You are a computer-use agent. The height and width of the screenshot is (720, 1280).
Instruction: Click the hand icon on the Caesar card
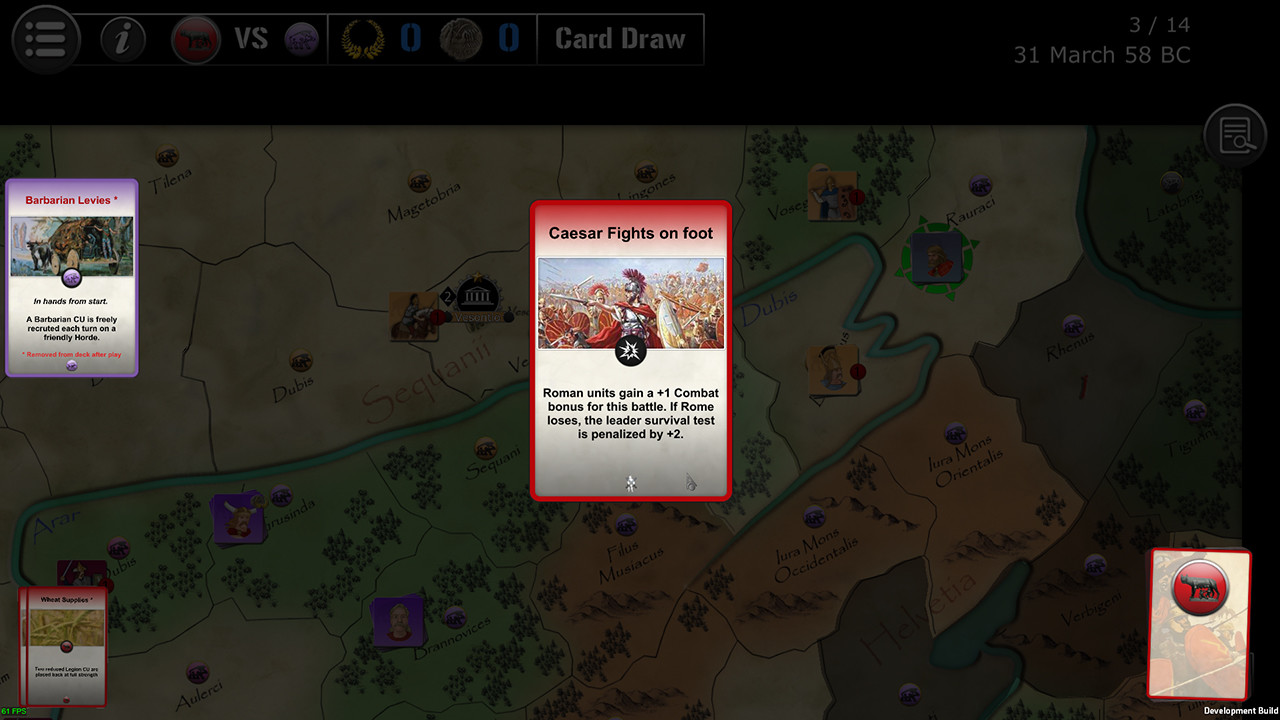coord(692,482)
